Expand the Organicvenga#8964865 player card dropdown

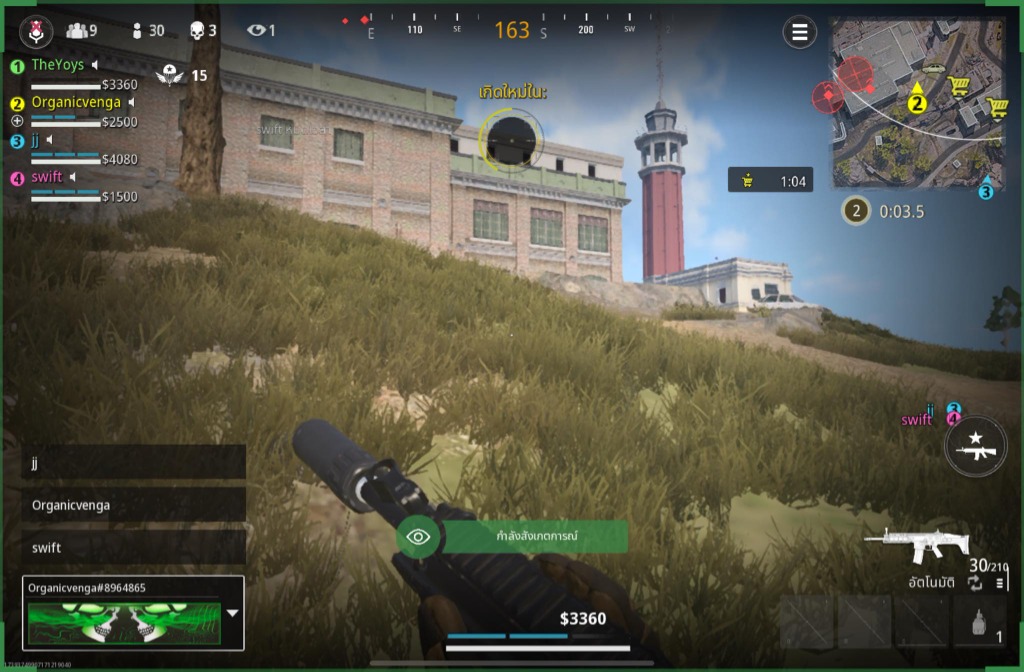[233, 613]
